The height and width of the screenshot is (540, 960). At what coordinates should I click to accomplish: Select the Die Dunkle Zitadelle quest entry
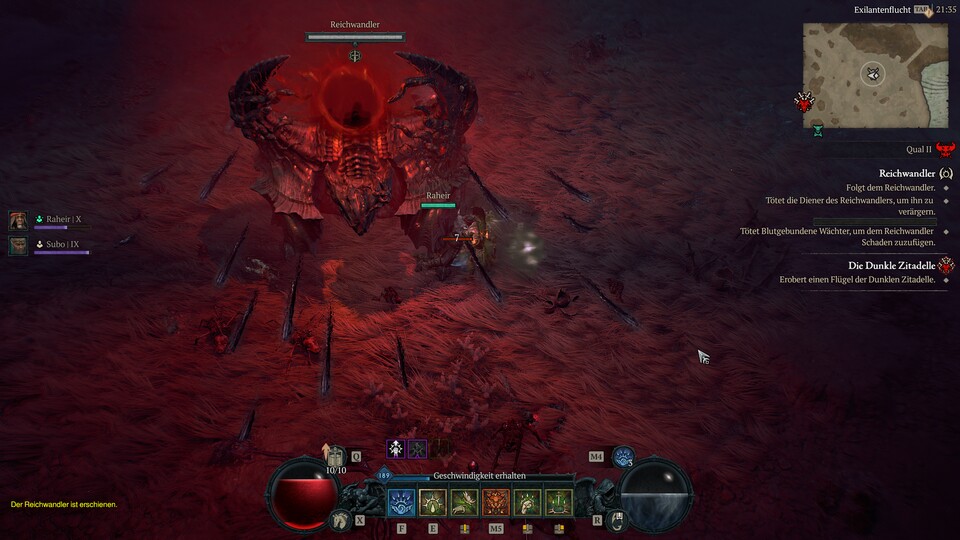tap(891, 265)
